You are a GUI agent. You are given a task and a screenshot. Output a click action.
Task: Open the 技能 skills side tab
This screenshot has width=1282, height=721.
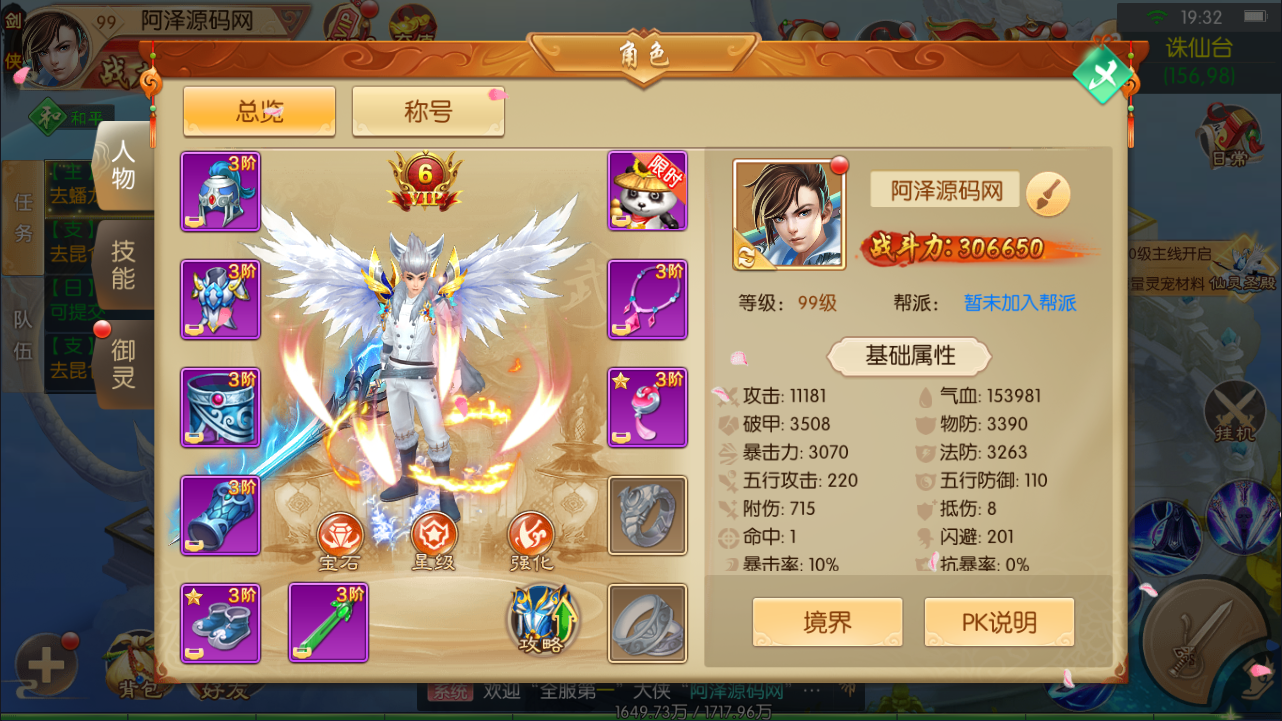point(123,264)
